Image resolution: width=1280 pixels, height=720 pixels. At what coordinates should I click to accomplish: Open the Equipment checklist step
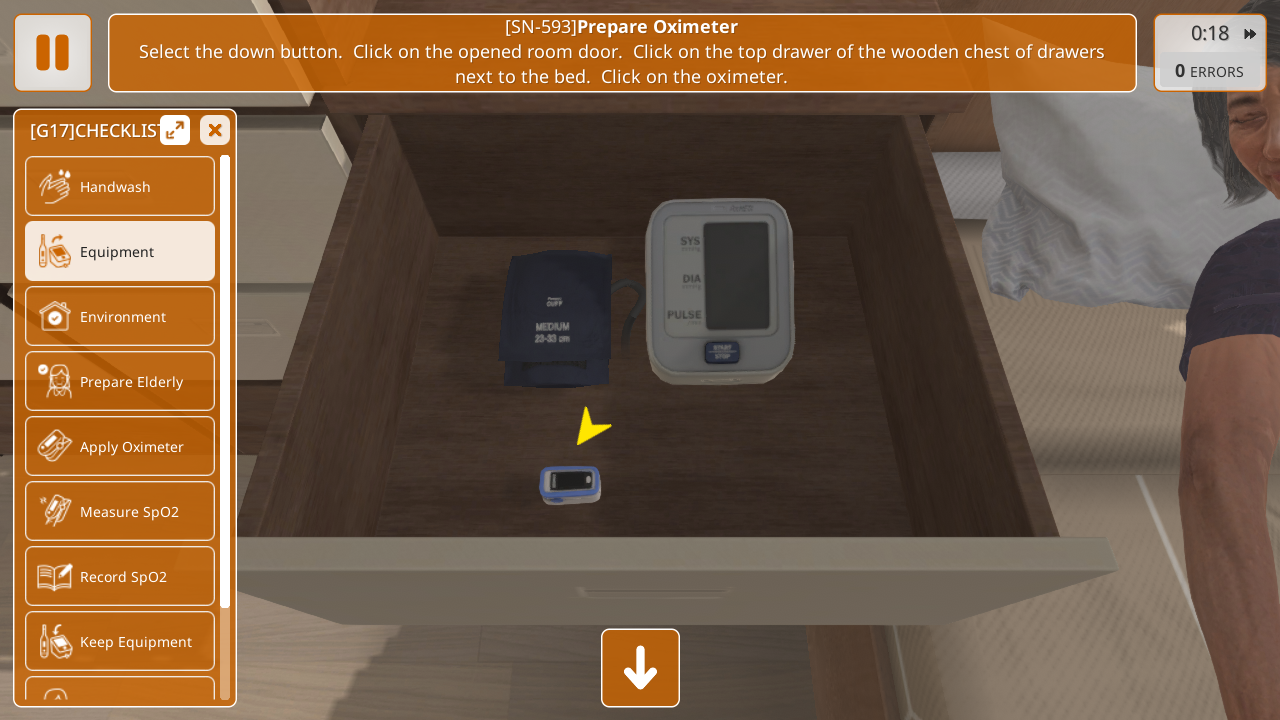click(120, 251)
